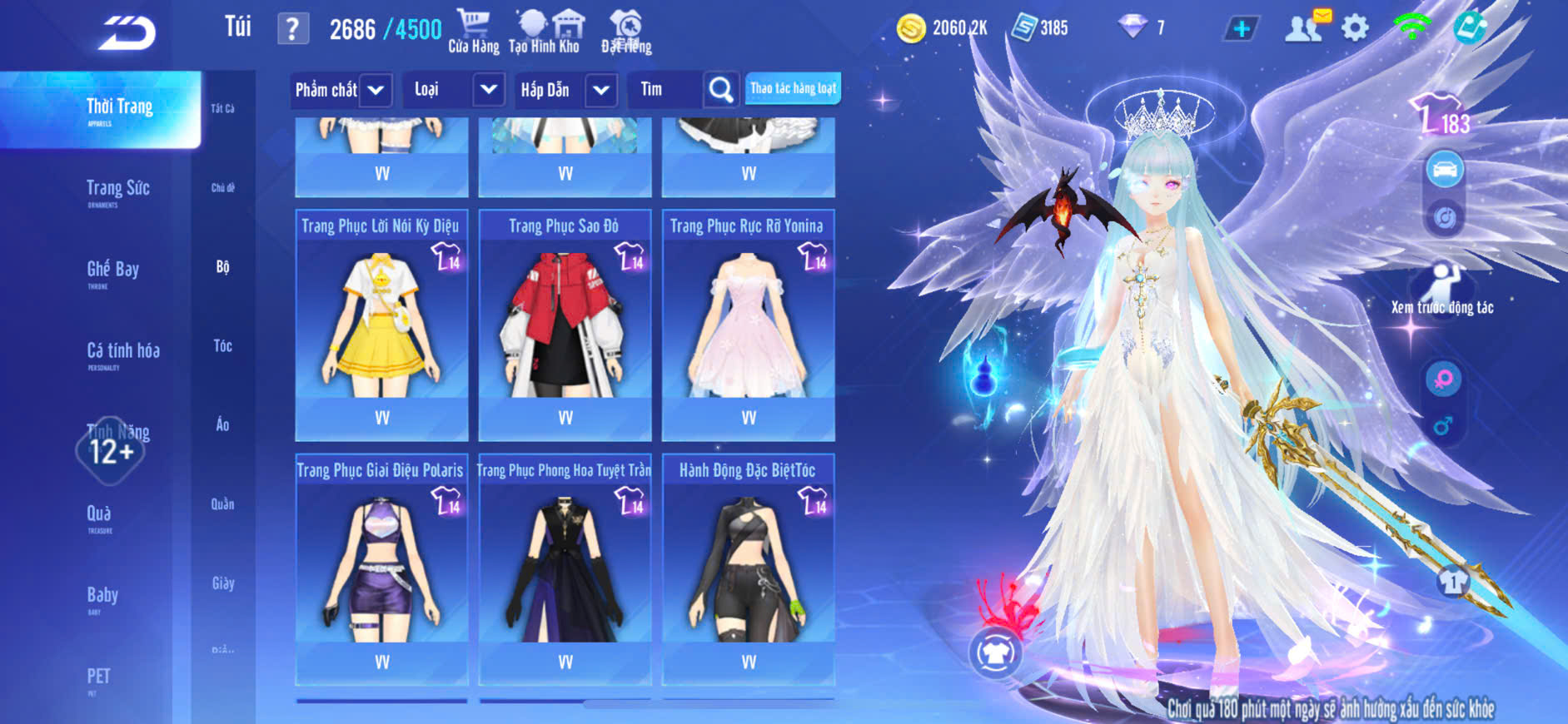The height and width of the screenshot is (724, 1568).
Task: Show the Tóc hair subcategory
Action: tap(222, 345)
